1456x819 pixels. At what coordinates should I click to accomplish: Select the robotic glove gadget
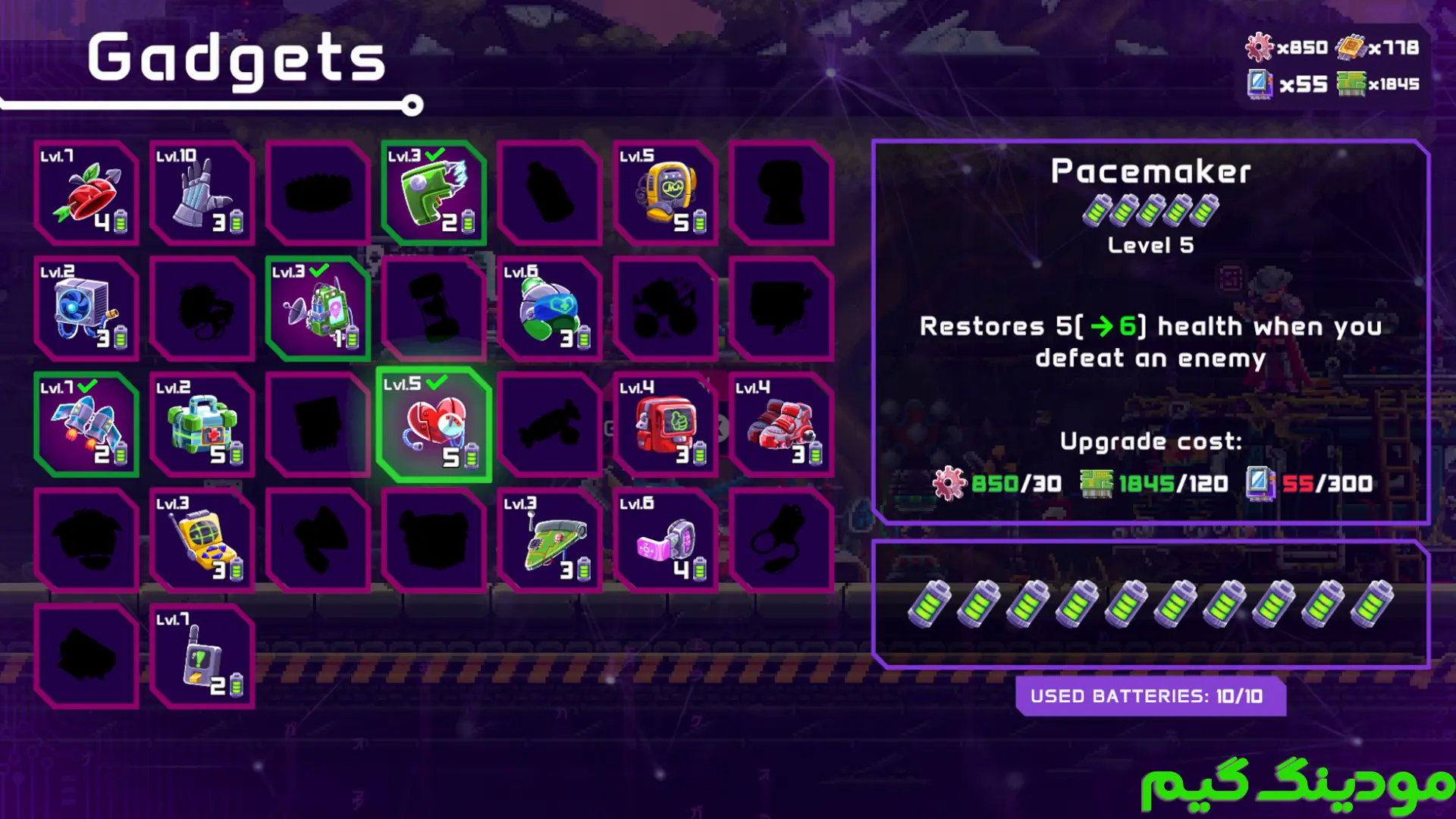(202, 193)
